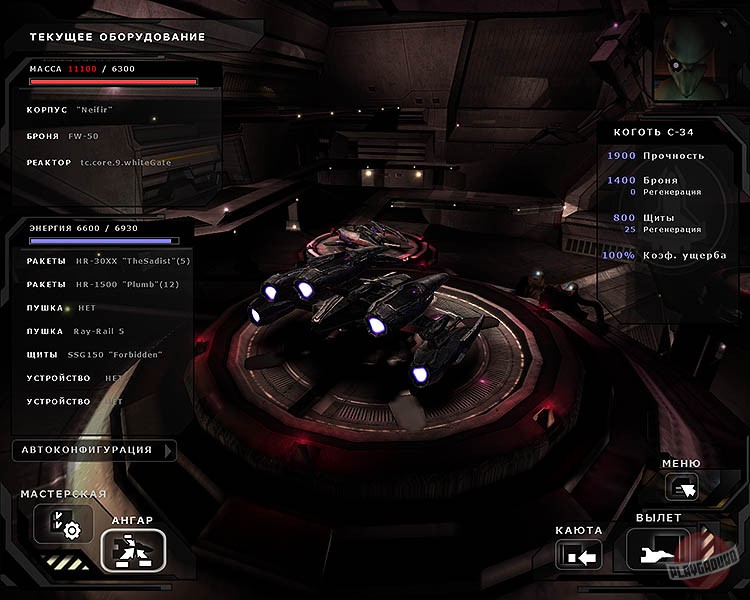Open the Мастерская workshop
Image resolution: width=750 pixels, height=600 pixels.
pyautogui.click(x=63, y=523)
